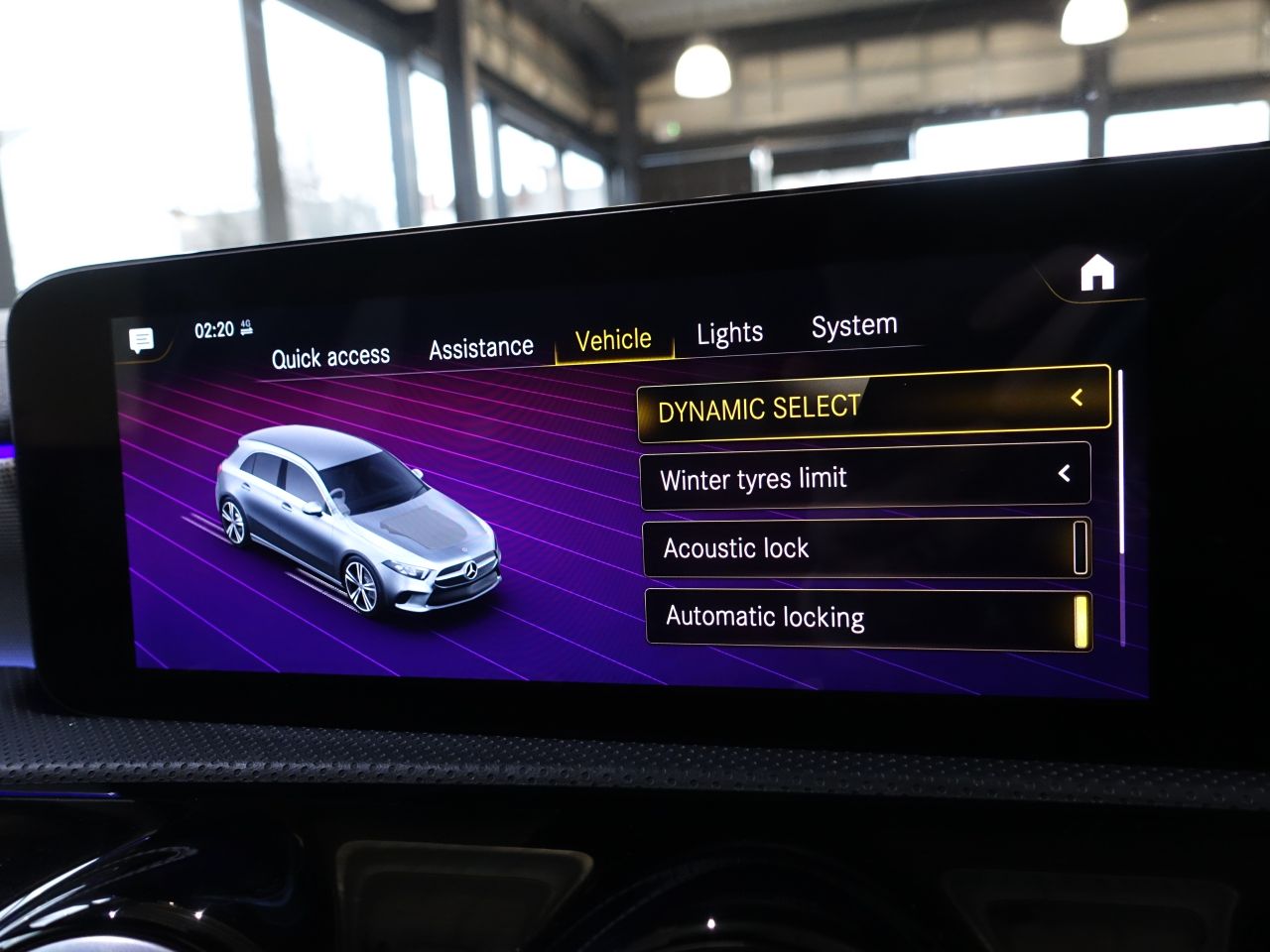Viewport: 1270px width, 952px height.
Task: Select the Vehicle tab
Action: click(x=613, y=340)
